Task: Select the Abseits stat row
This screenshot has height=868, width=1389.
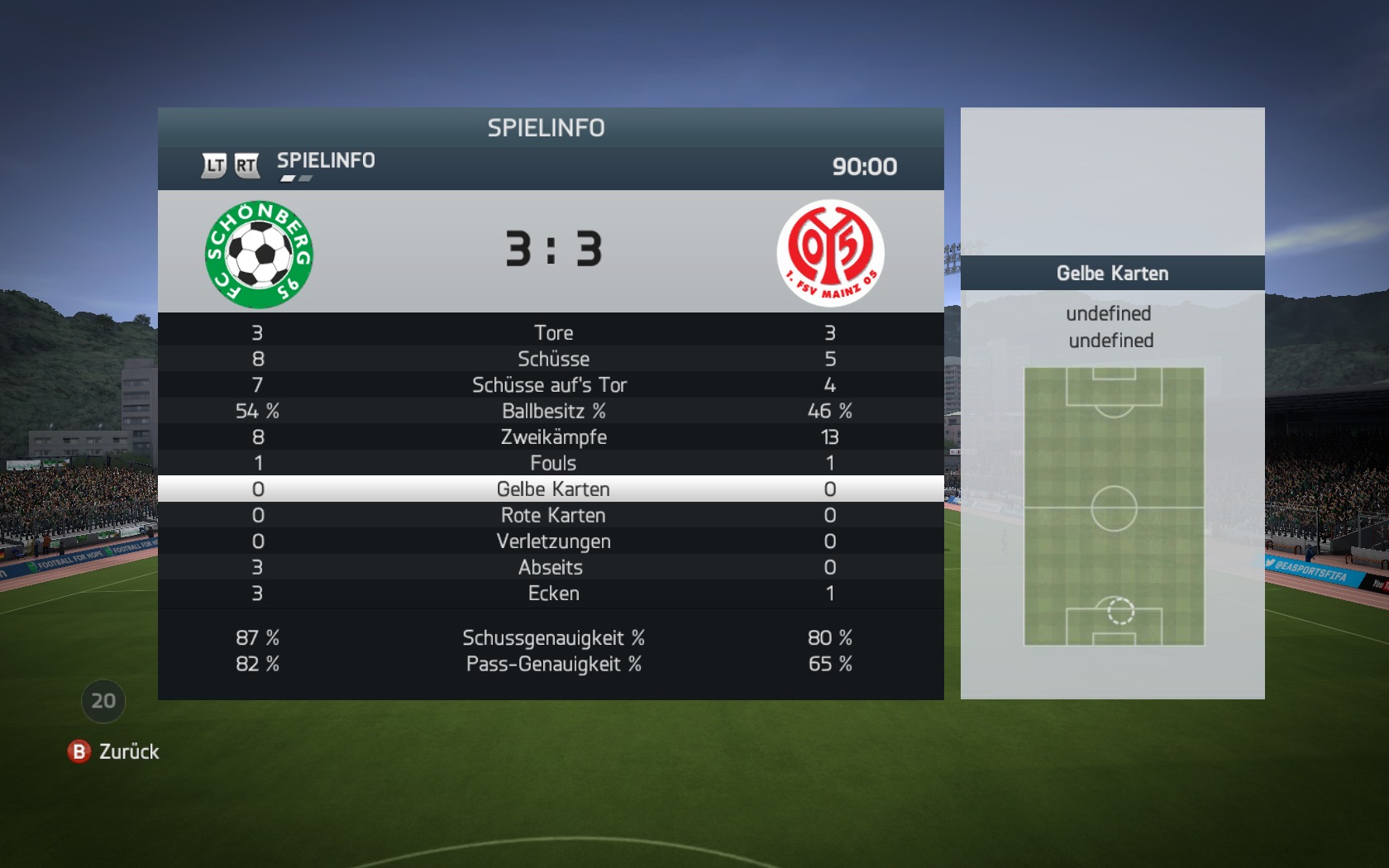Action: [x=551, y=567]
